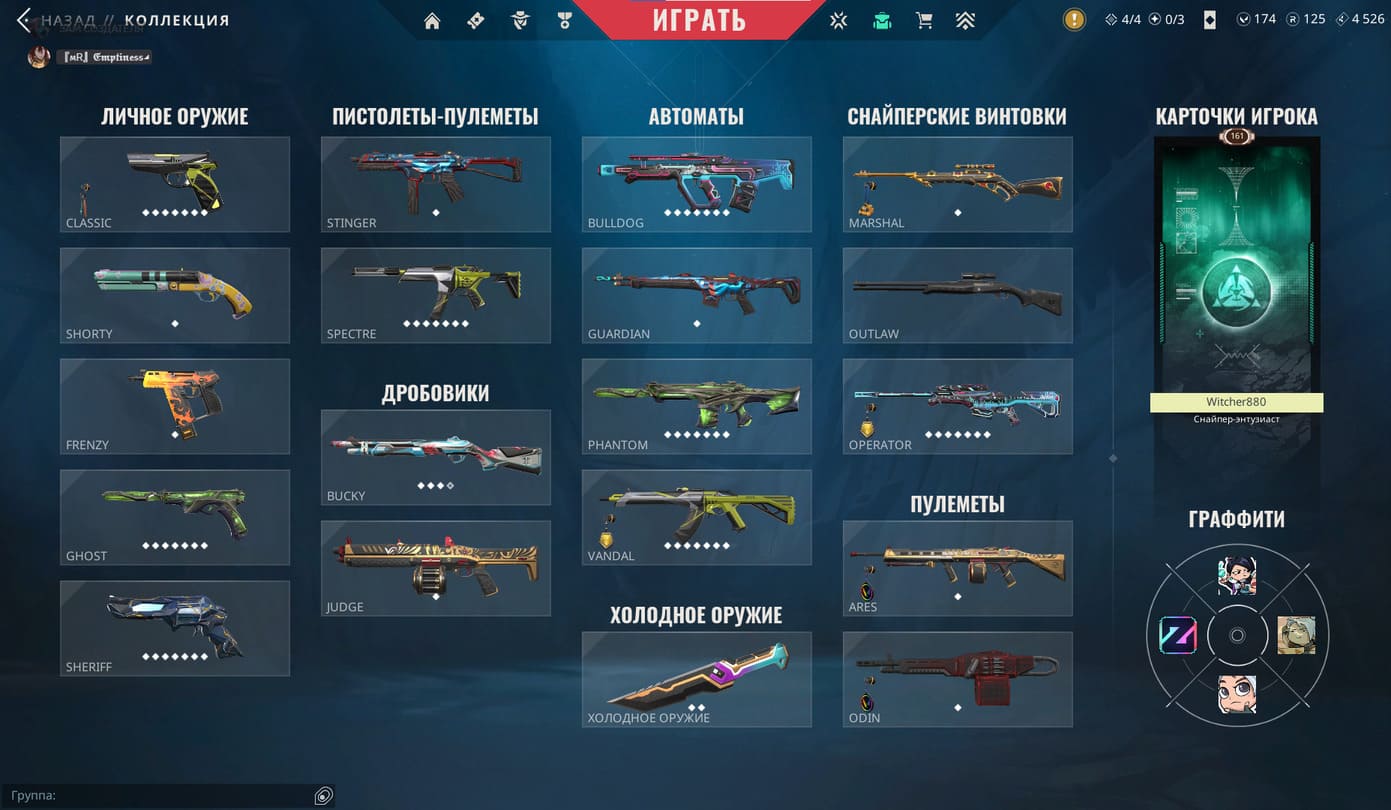Image resolution: width=1391 pixels, height=810 pixels.
Task: Choose the Phantom rifle tile
Action: coord(697,406)
